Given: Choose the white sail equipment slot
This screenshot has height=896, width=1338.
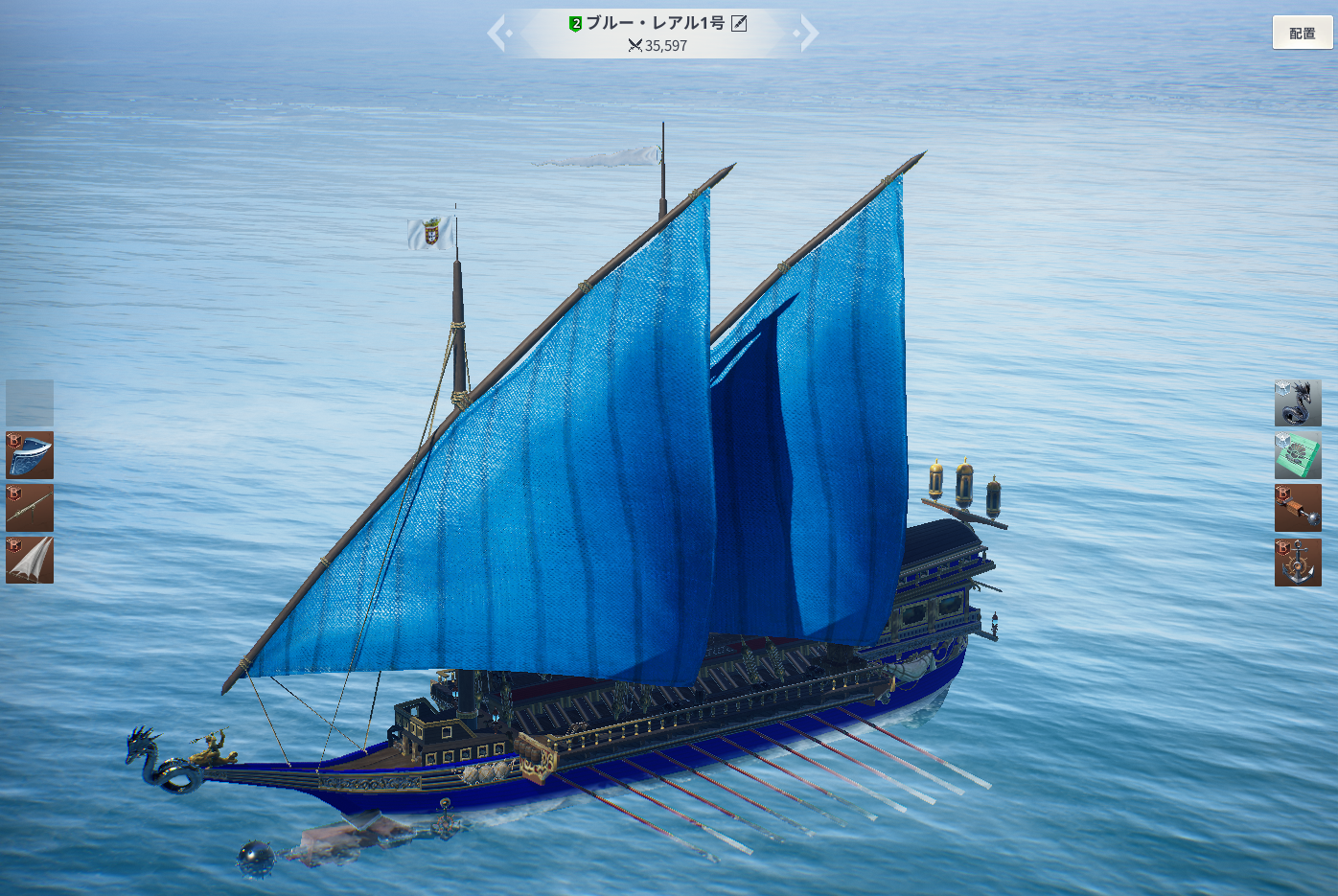Looking at the screenshot, I should 30,560.
